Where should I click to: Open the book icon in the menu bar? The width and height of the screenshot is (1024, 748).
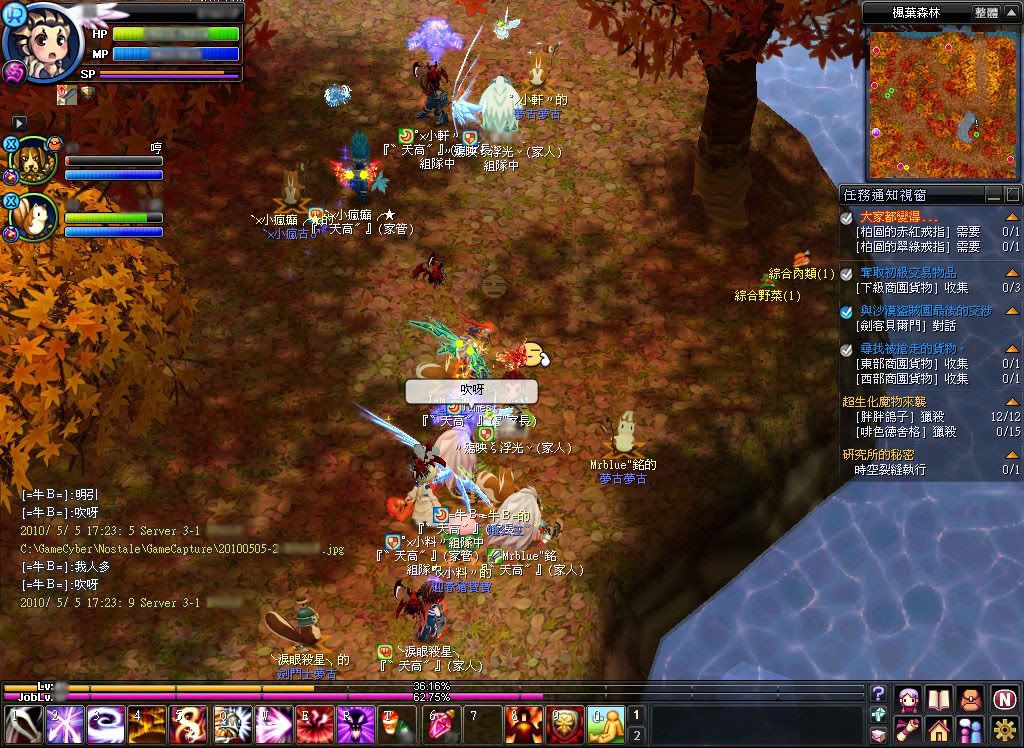(940, 699)
